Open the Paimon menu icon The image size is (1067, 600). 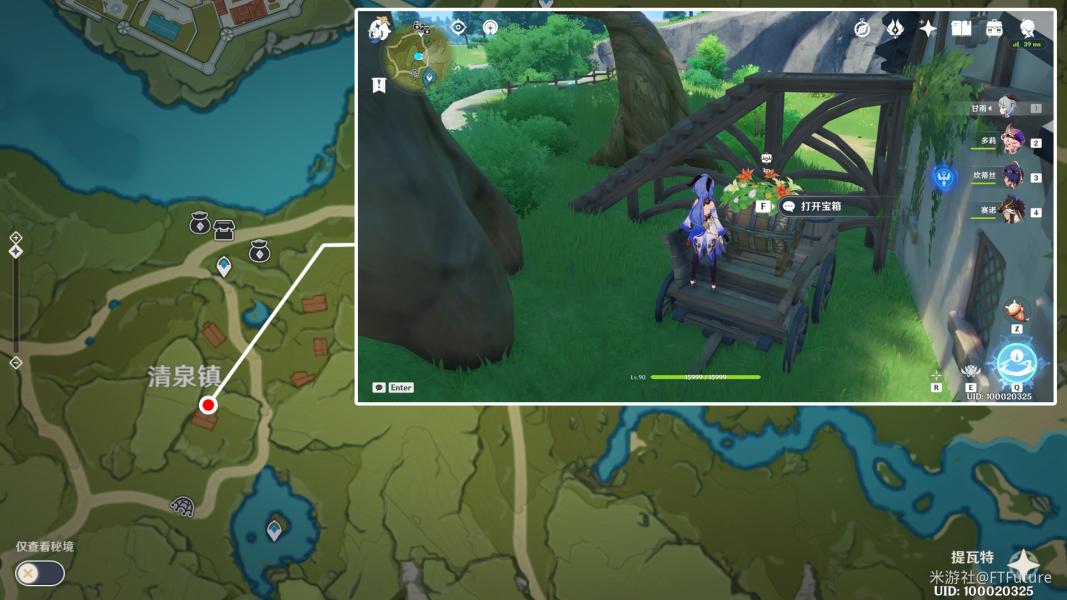coord(380,29)
